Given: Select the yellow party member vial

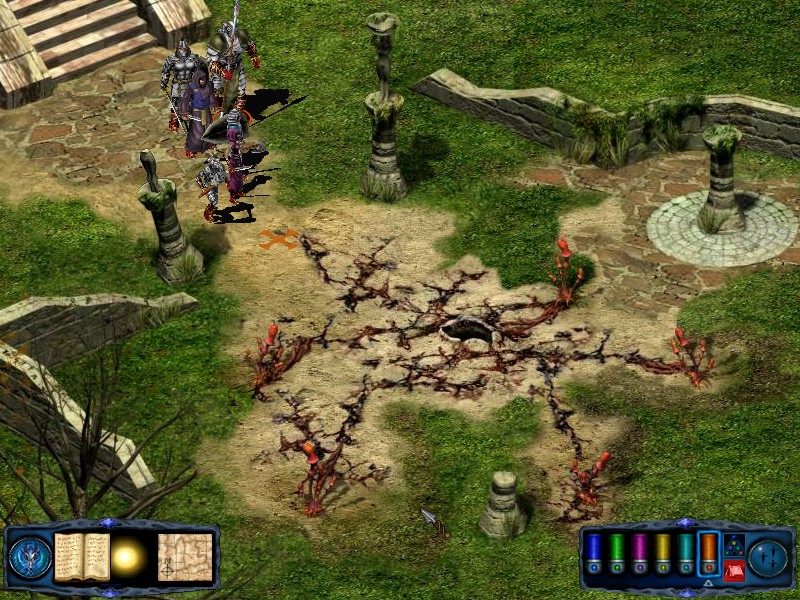Looking at the screenshot, I should (662, 553).
